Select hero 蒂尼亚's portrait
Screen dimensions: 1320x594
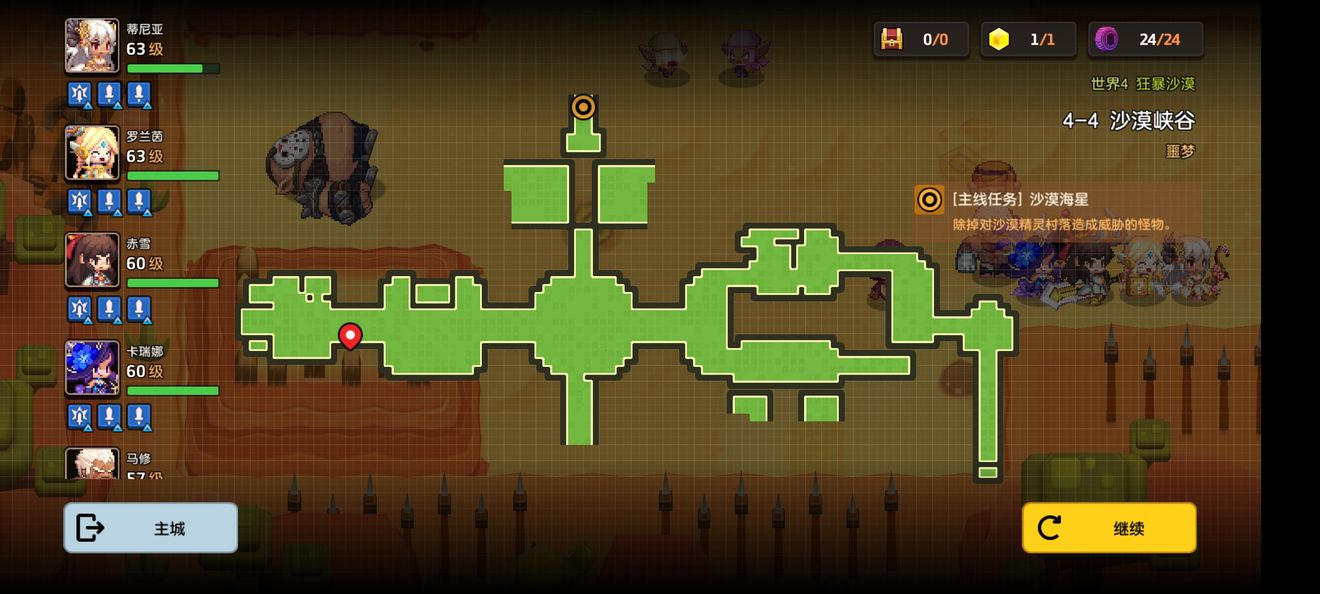pos(92,46)
